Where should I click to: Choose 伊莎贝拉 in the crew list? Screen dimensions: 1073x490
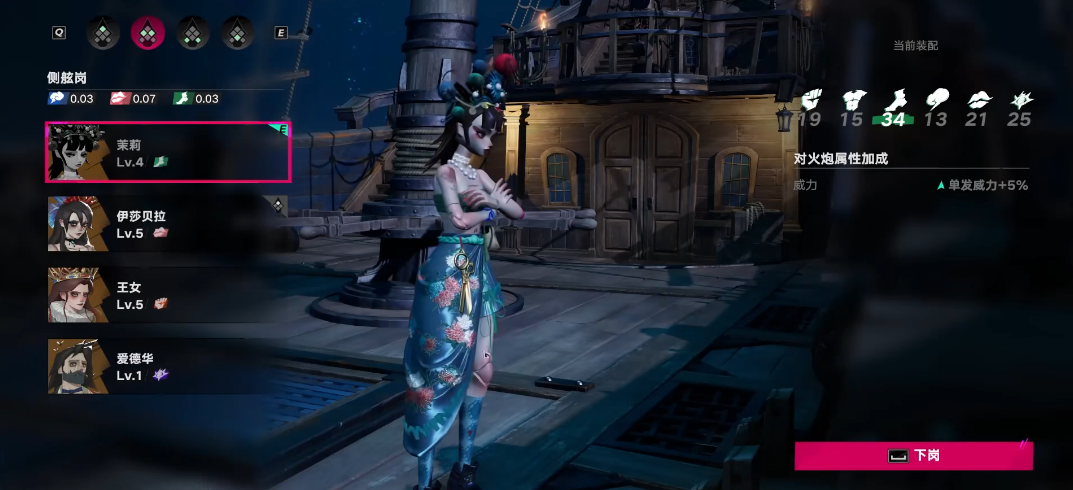pyautogui.click(x=168, y=223)
